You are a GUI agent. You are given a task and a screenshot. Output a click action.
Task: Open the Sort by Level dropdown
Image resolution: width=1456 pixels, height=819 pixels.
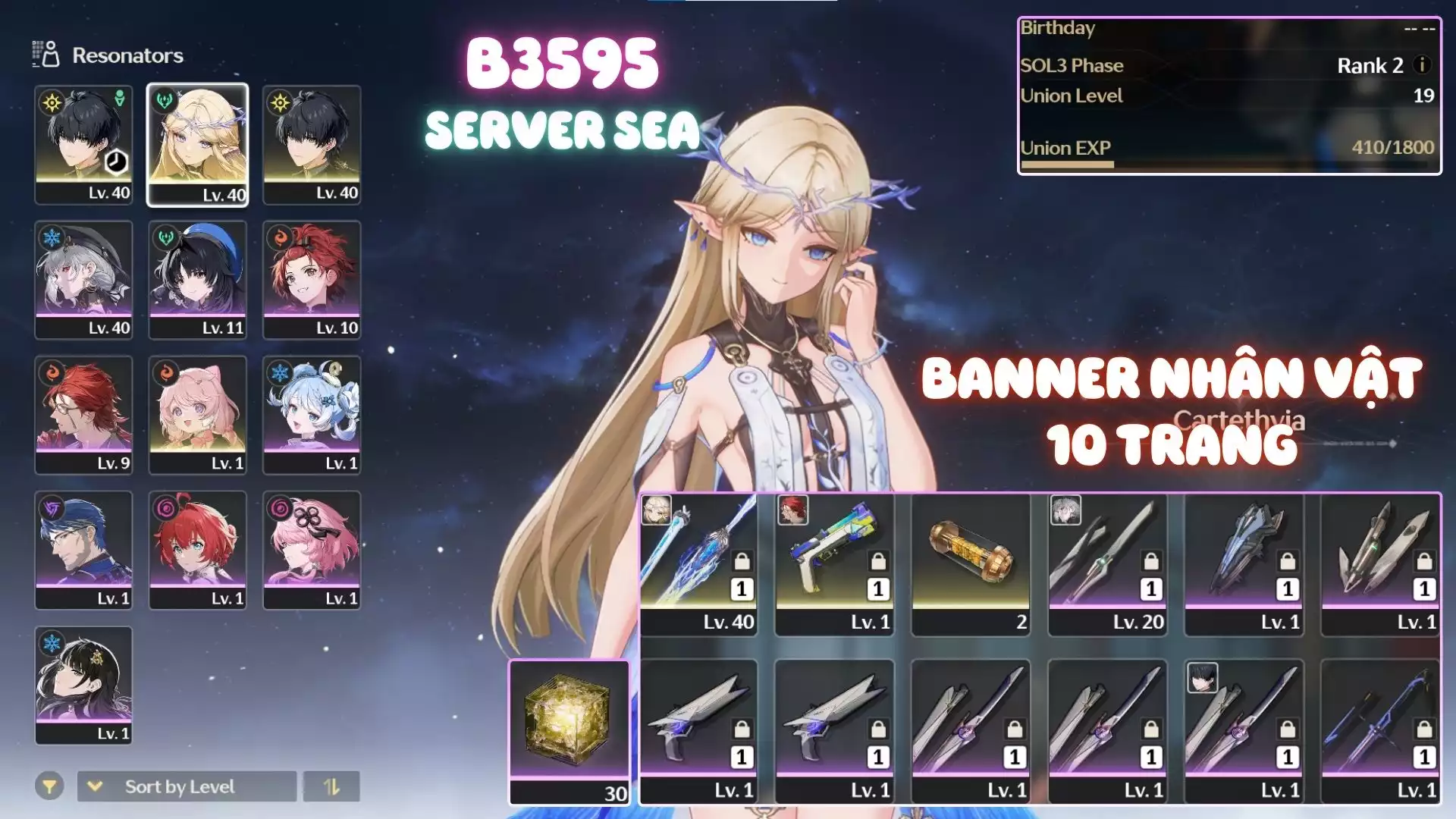click(187, 786)
